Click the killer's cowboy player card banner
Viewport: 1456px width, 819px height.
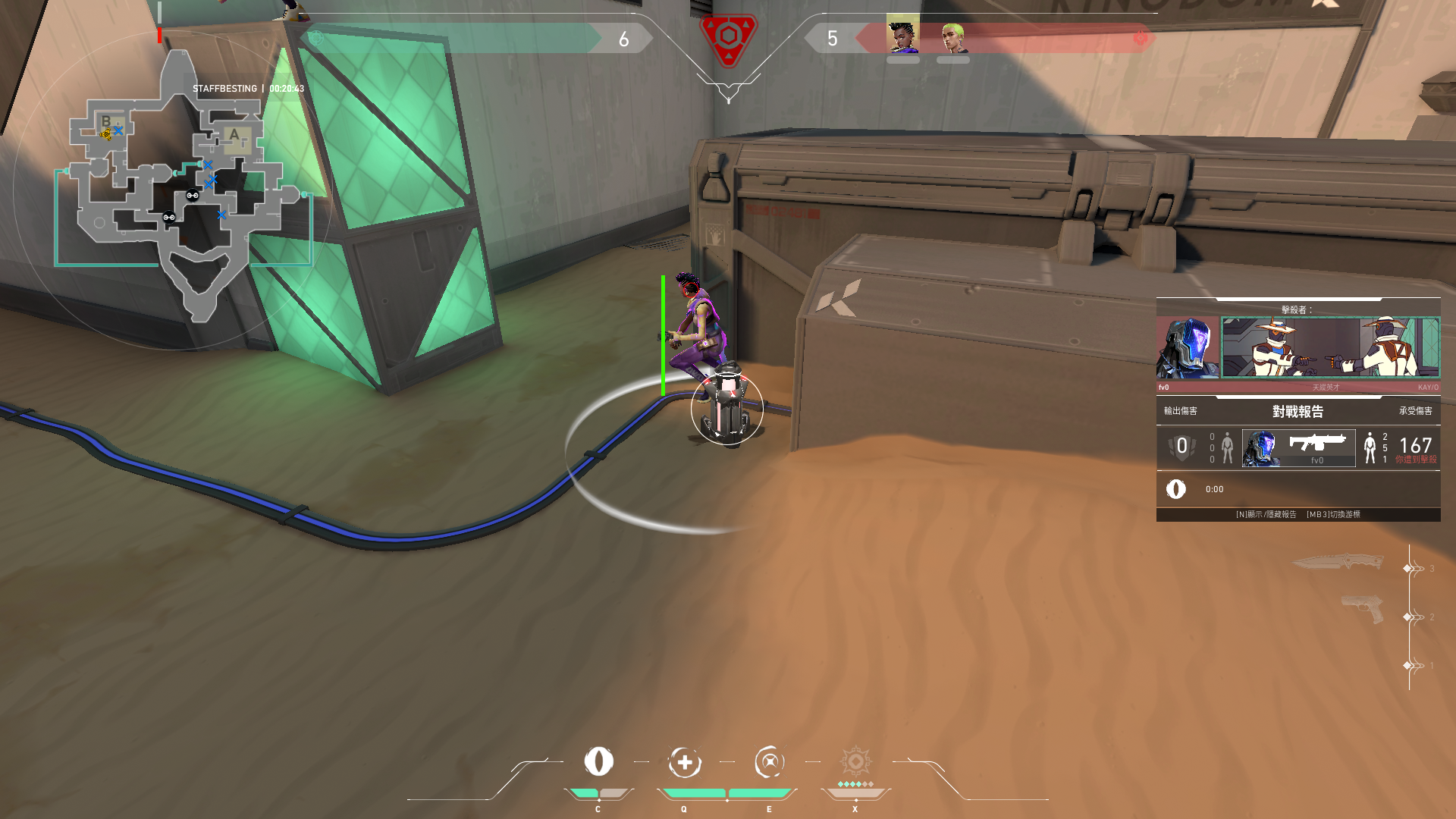point(1330,347)
